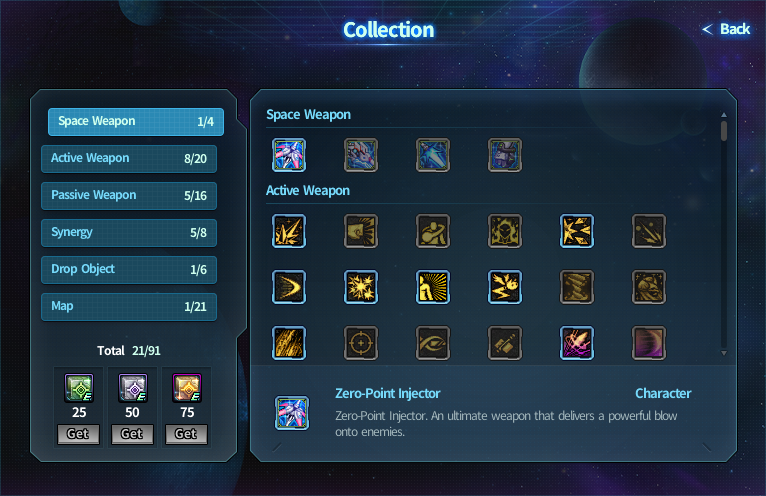Switch to the Active Weapon category
This screenshot has width=766, height=496.
point(129,159)
